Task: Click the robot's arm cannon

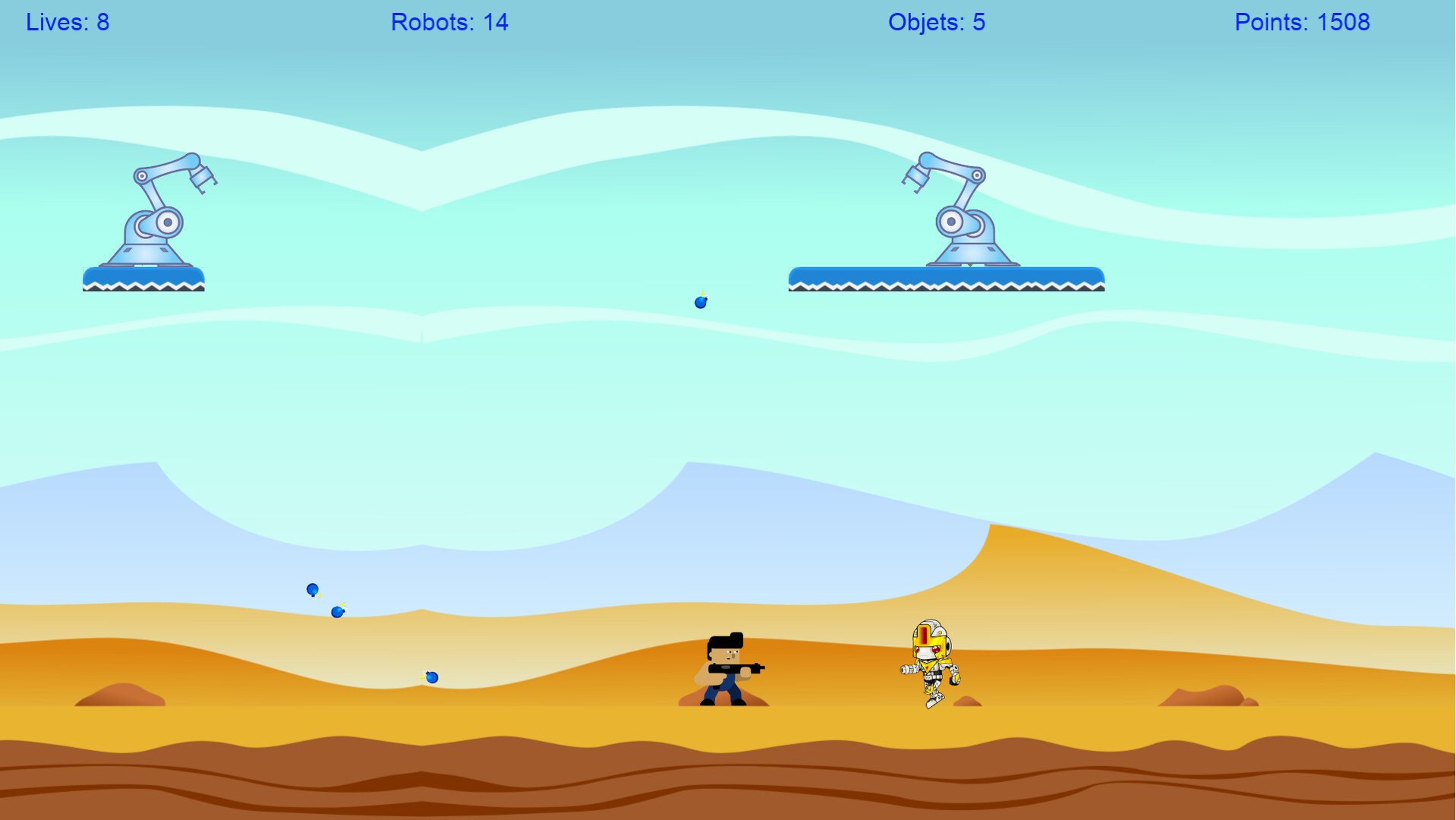Action: click(x=908, y=670)
